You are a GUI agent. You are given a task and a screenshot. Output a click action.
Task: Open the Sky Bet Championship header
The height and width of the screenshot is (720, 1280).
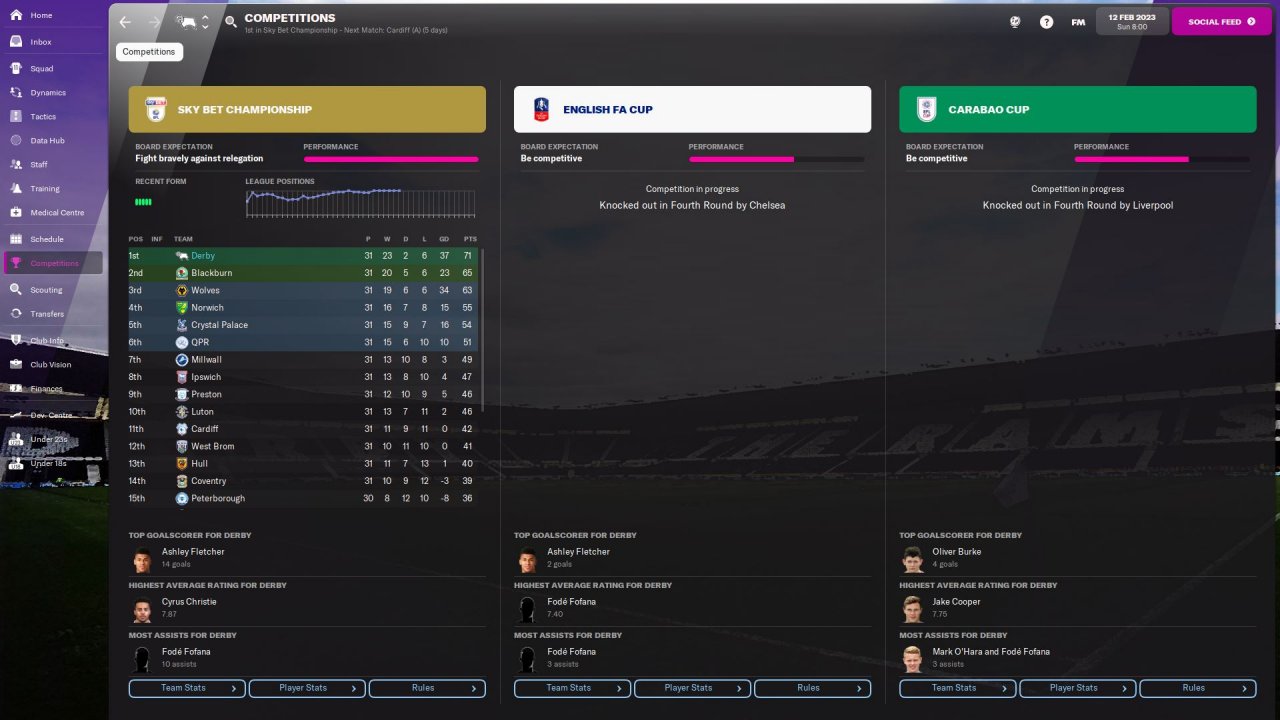point(307,110)
